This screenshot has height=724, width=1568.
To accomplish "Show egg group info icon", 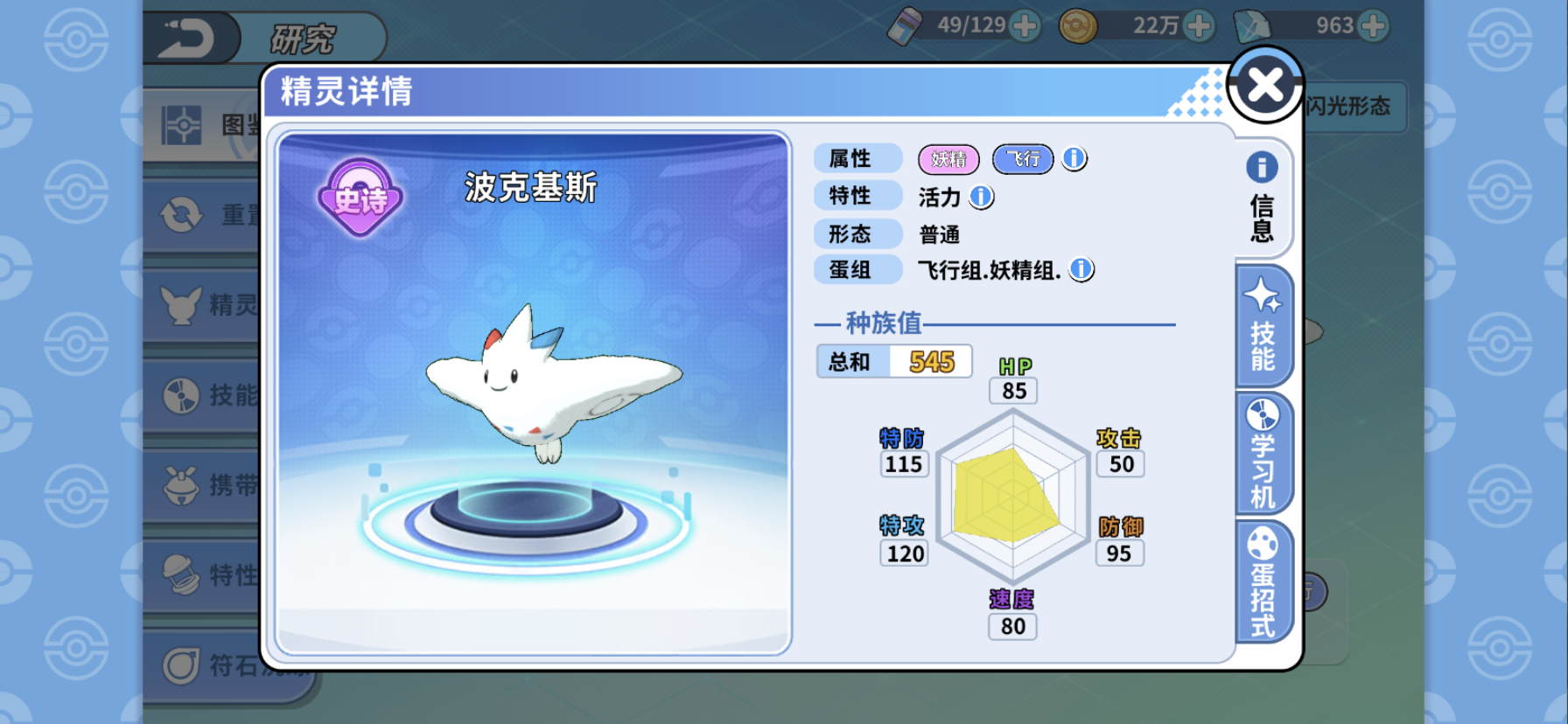I will pos(1081,269).
